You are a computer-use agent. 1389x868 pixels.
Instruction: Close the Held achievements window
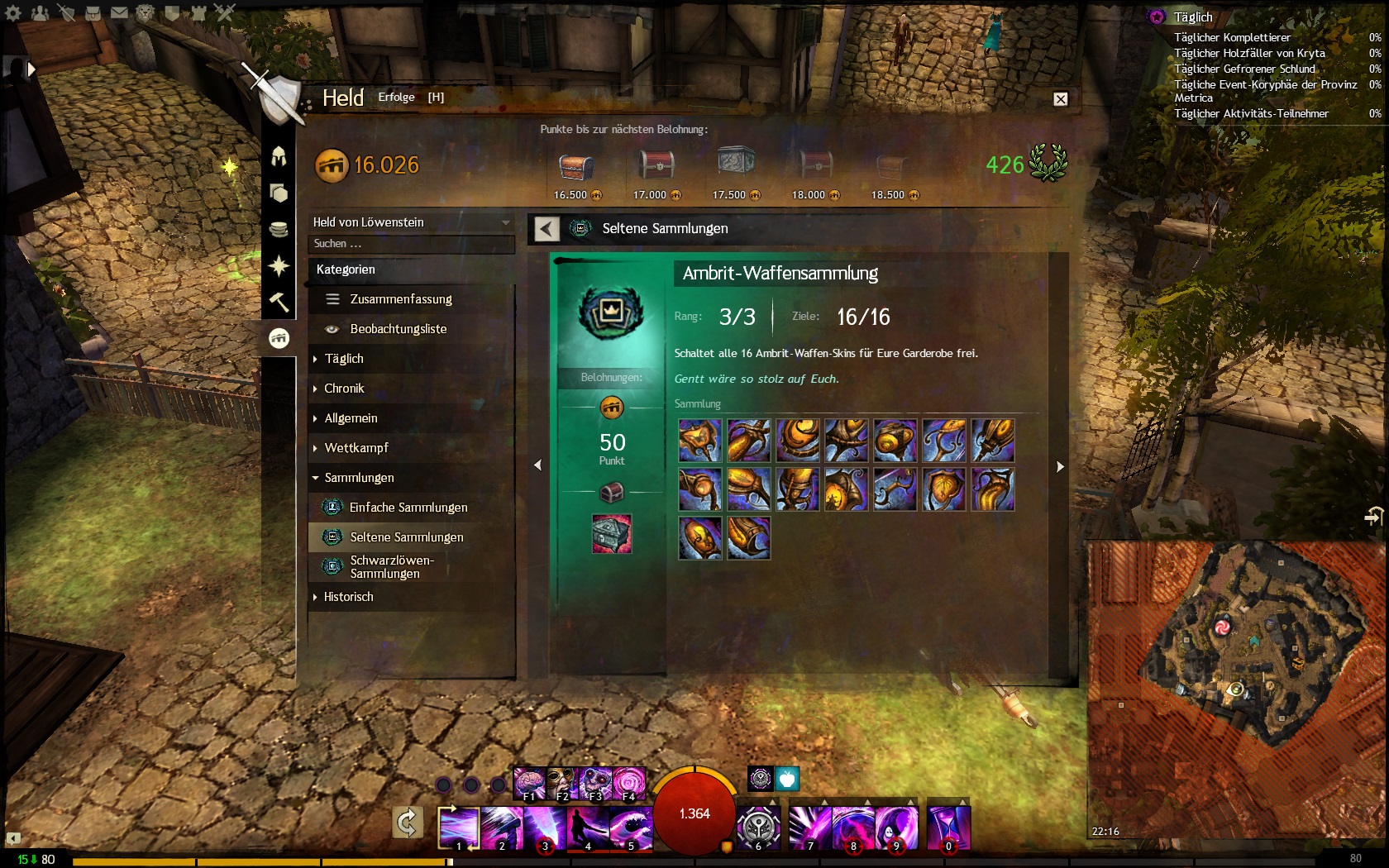coord(1060,99)
